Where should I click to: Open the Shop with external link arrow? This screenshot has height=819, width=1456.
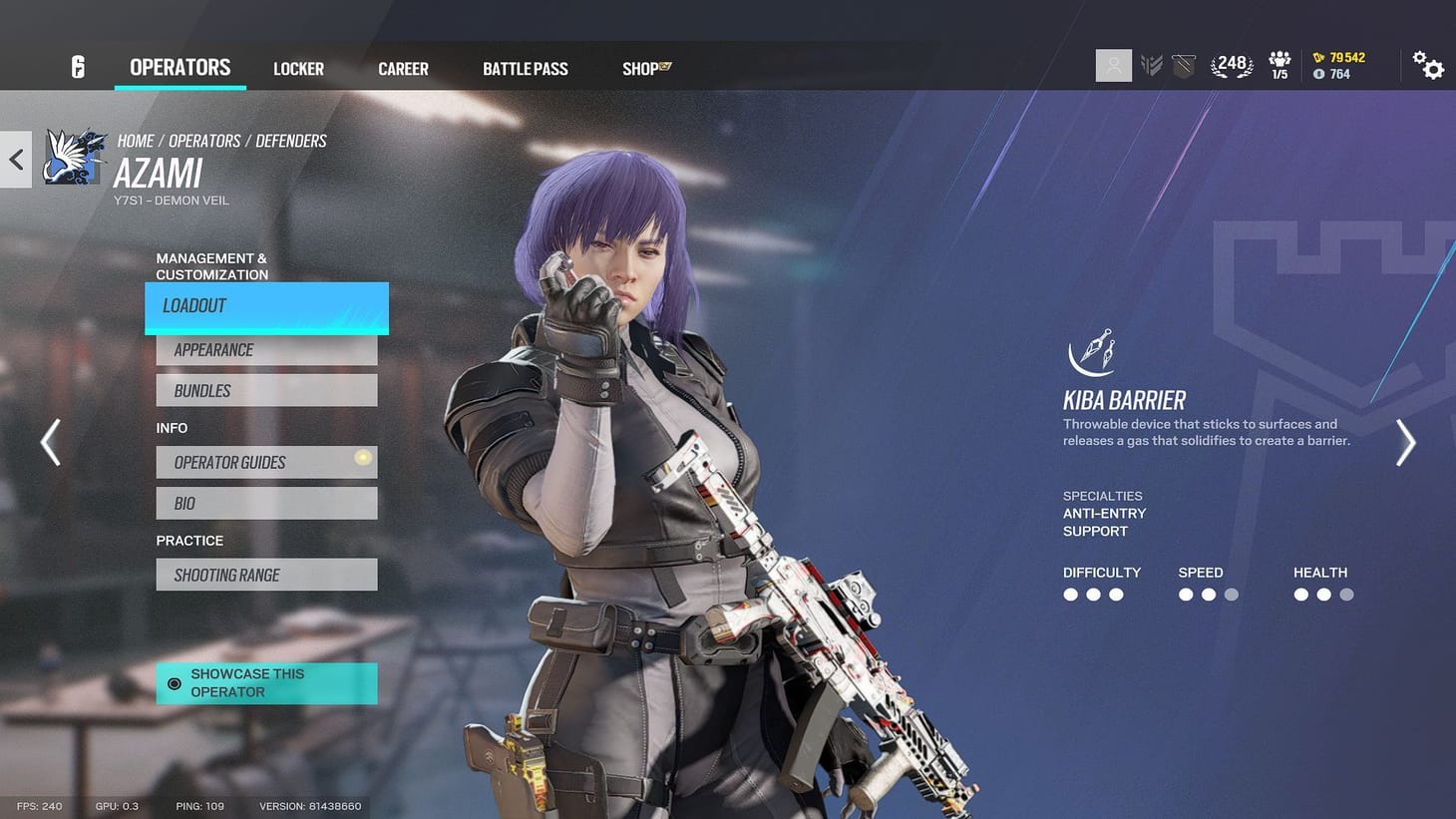[x=644, y=68]
